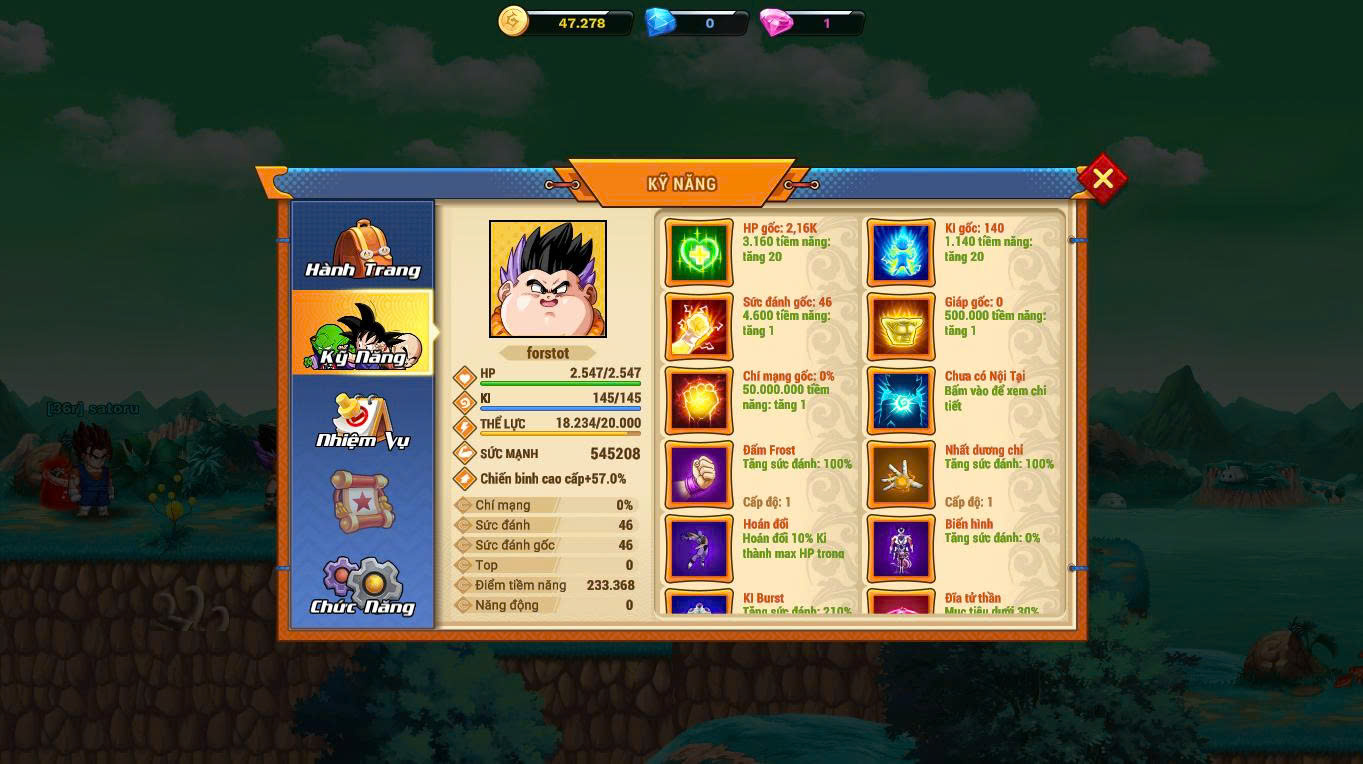Upgrade HP gốc green heart skill
The height and width of the screenshot is (764, 1363).
point(699,253)
